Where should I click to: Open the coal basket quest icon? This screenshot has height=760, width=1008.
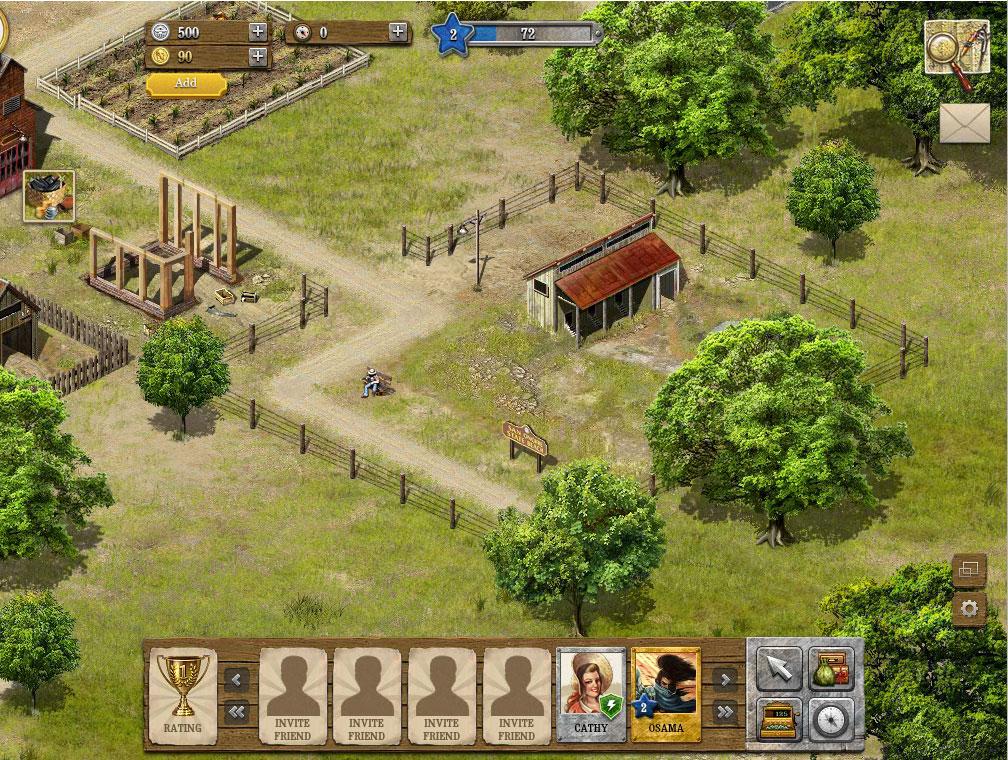49,195
